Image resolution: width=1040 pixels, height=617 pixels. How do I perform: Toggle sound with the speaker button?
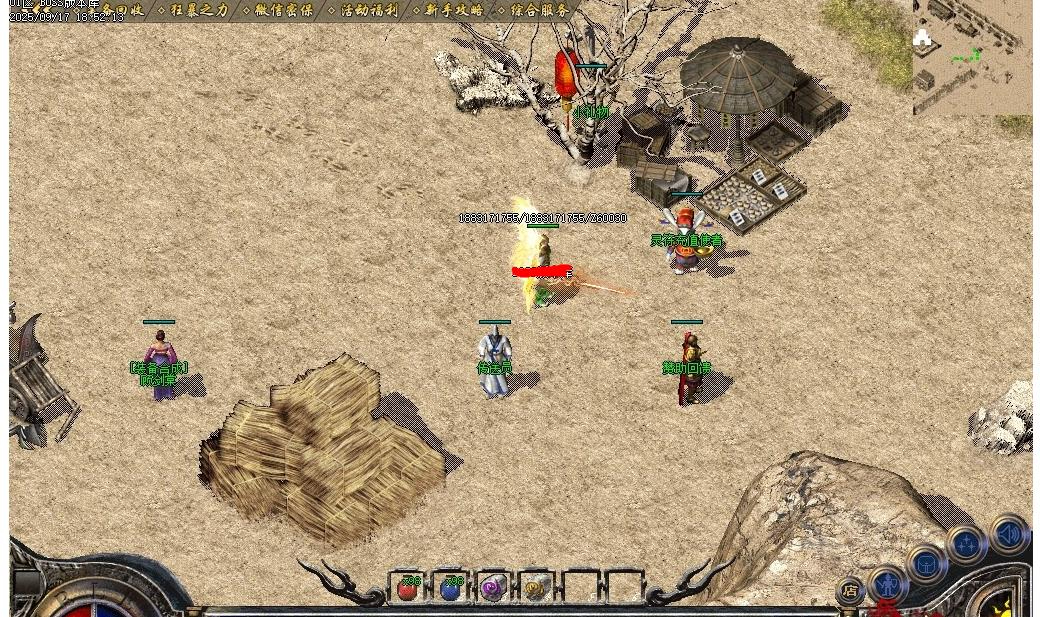pos(1008,533)
